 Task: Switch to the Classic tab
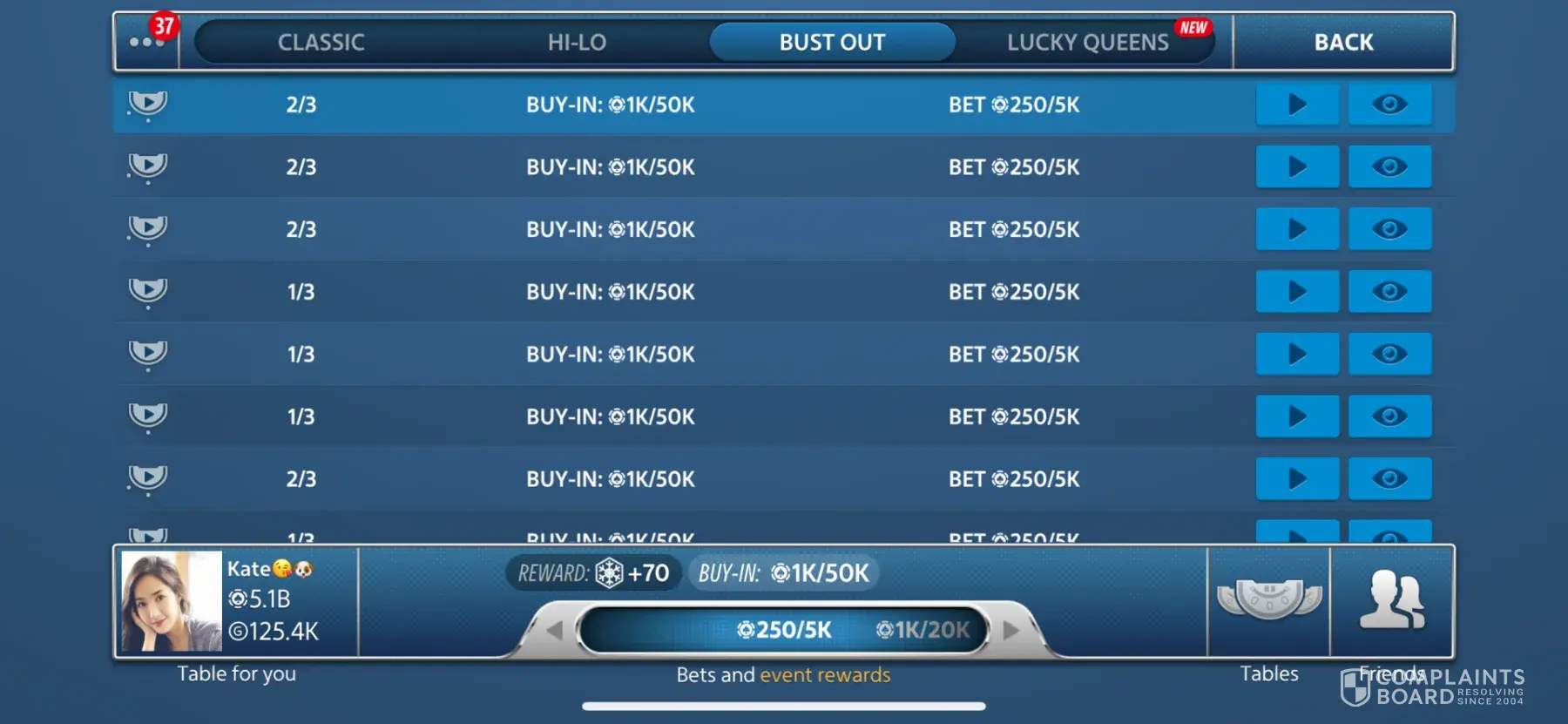click(321, 42)
